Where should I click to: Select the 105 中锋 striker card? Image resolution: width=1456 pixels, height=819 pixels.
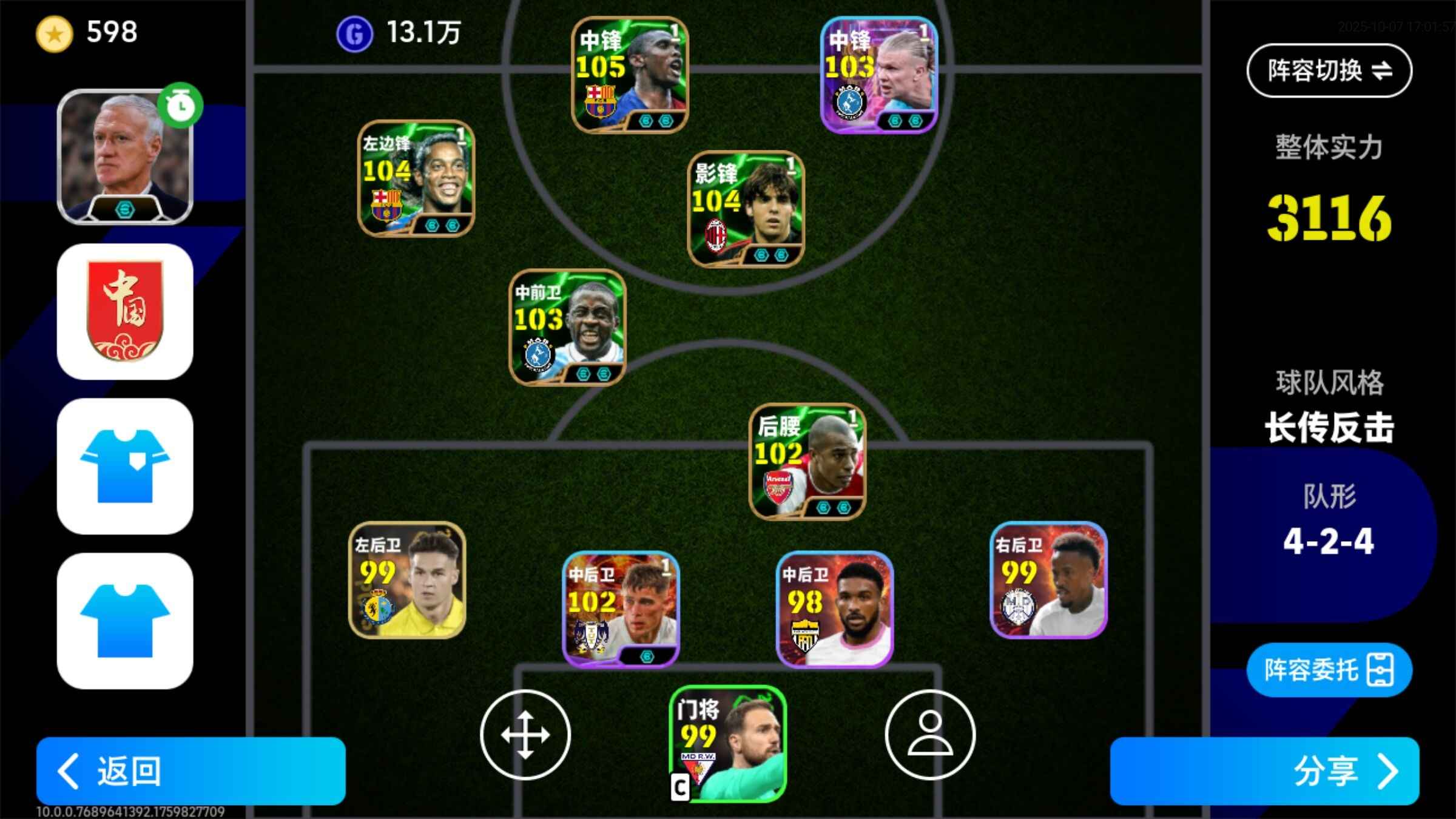coord(630,75)
